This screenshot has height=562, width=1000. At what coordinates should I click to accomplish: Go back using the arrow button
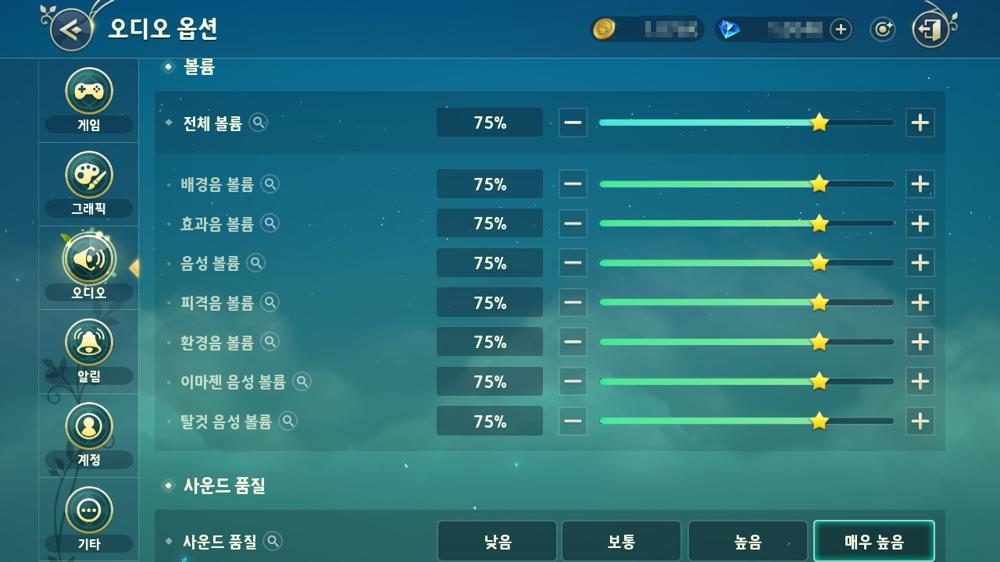(x=70, y=28)
